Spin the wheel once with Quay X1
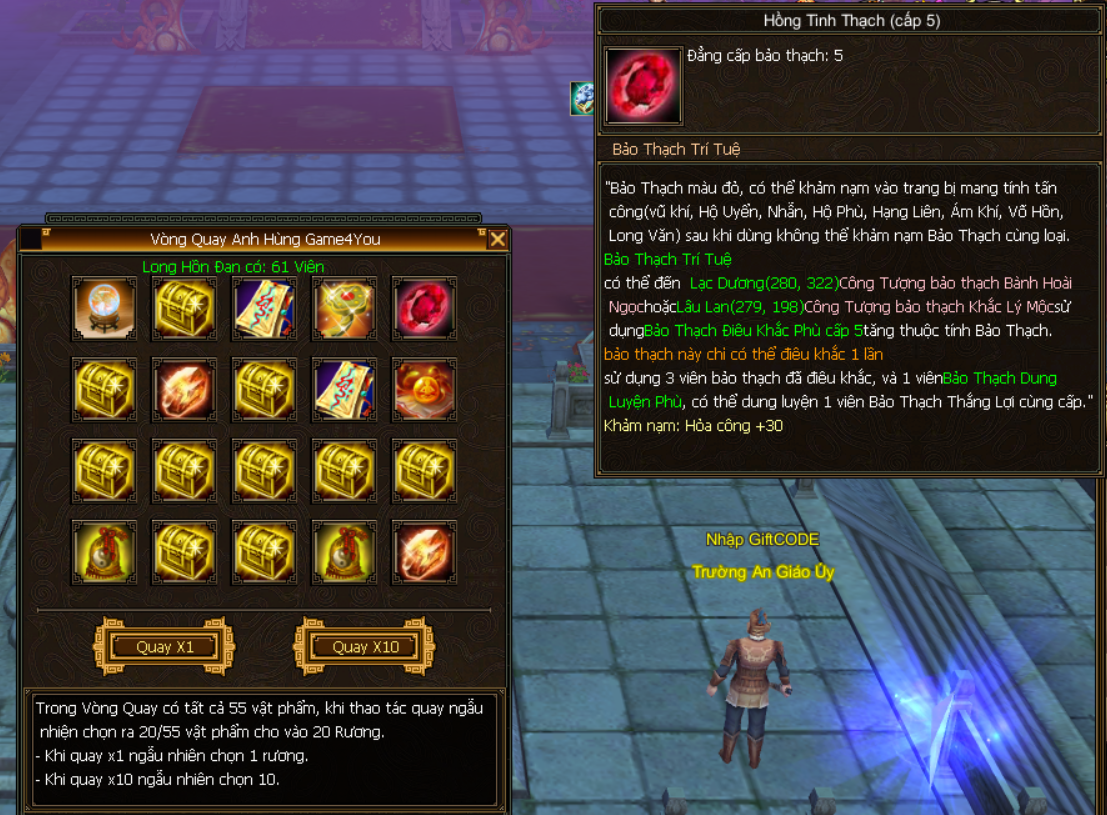The height and width of the screenshot is (815, 1107). coord(164,647)
